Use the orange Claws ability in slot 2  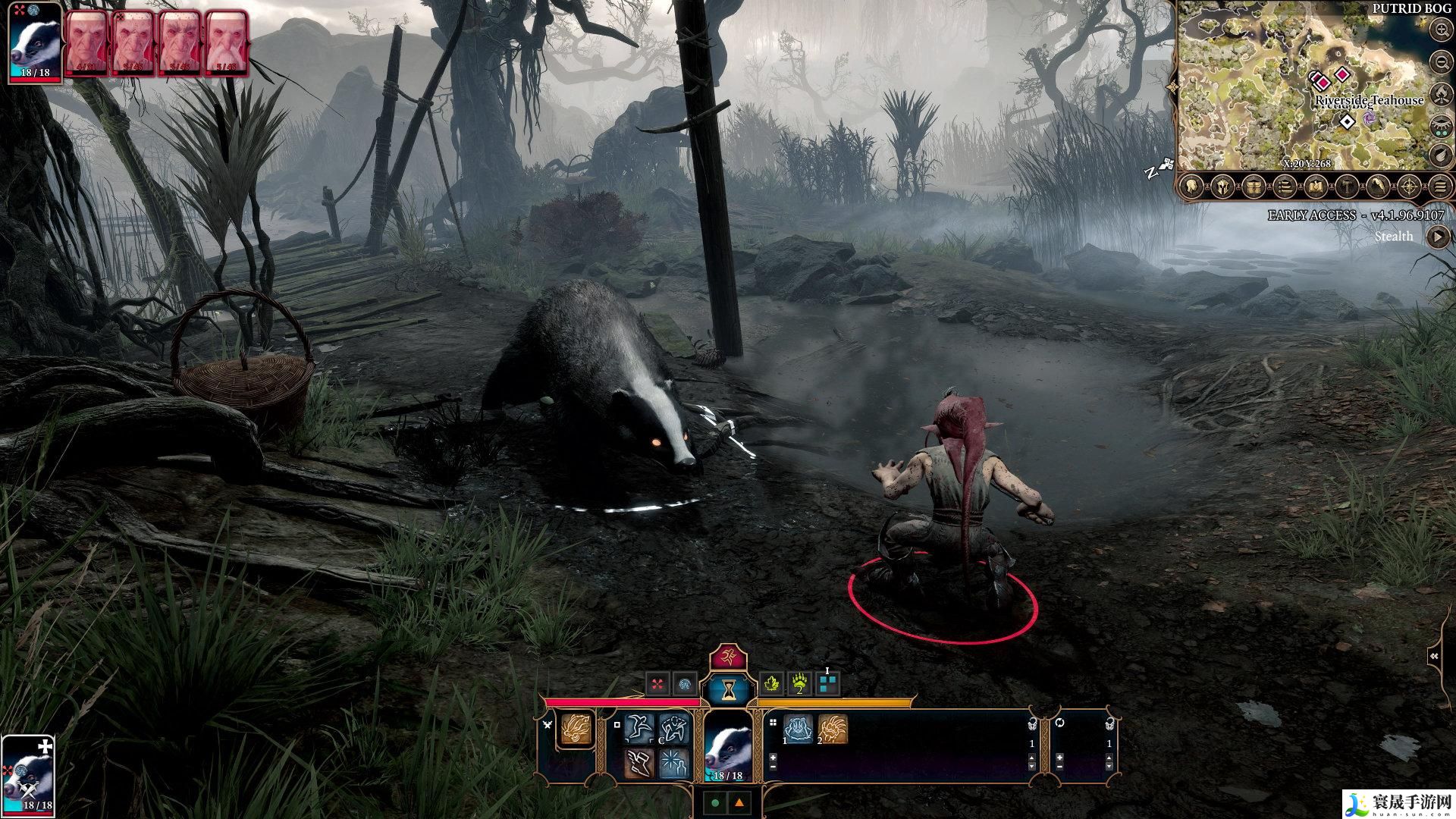[x=832, y=730]
